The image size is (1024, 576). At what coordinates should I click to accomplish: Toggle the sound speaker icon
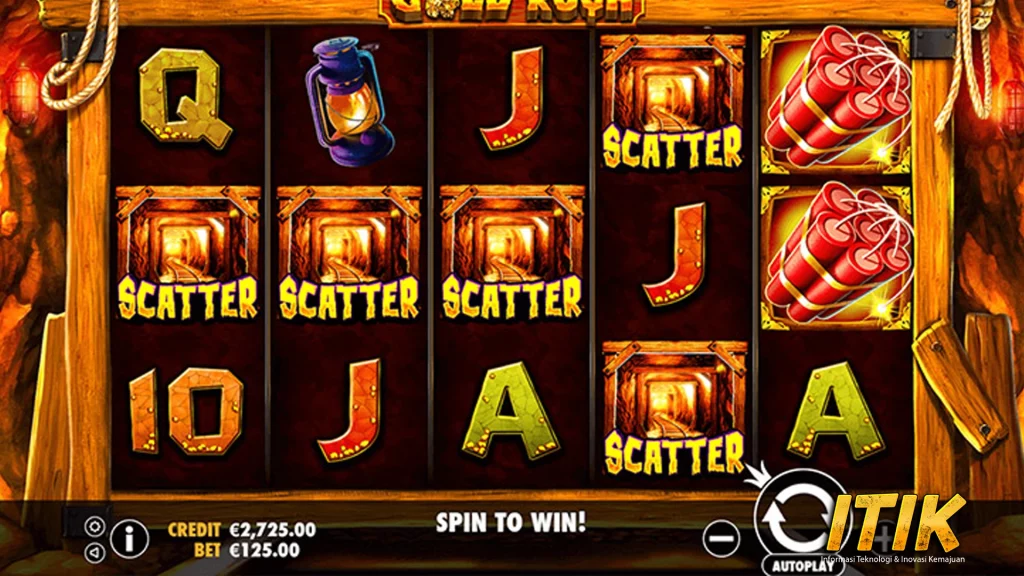pos(94,551)
